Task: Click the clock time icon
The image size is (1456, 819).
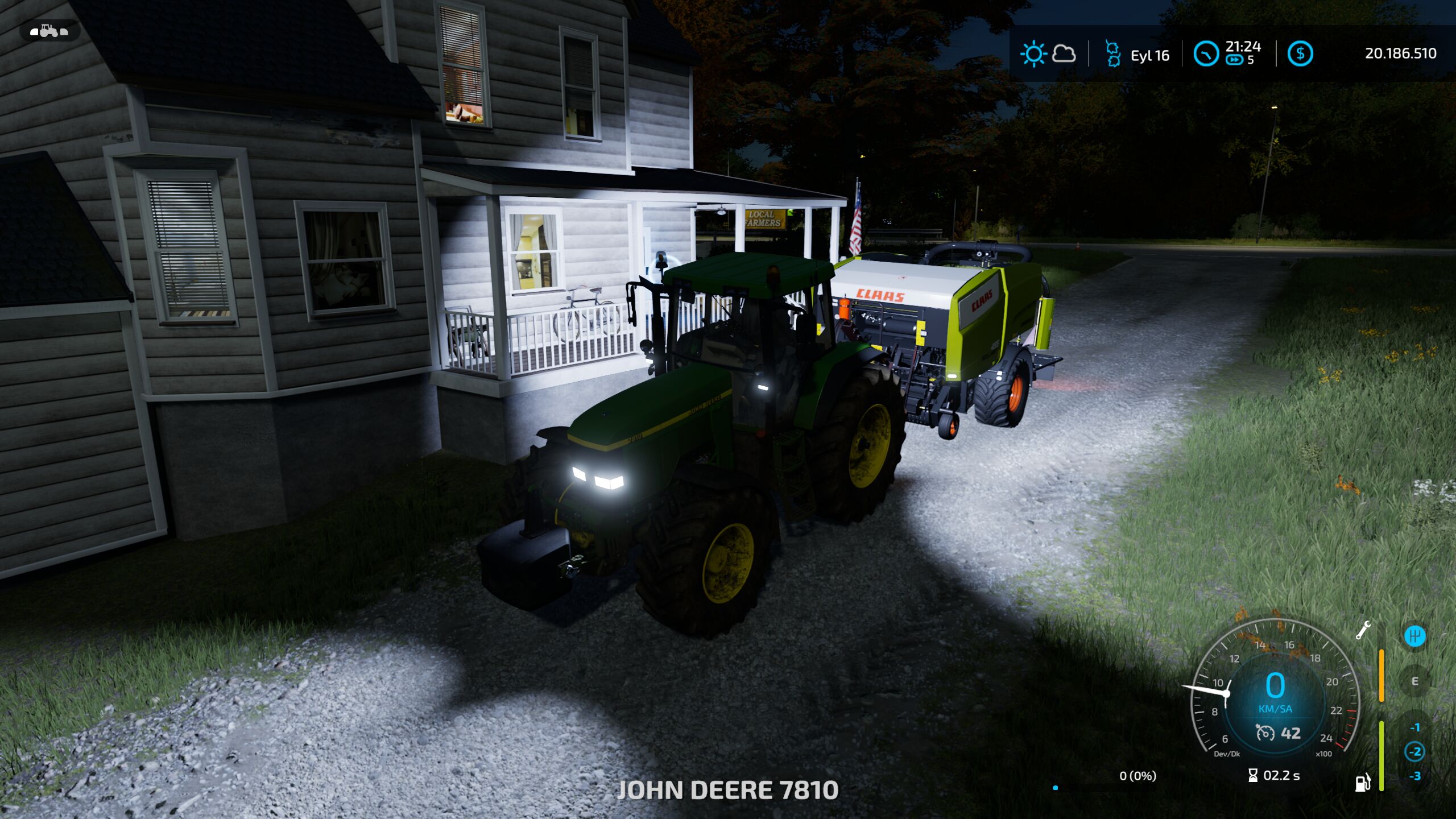Action: click(x=1206, y=54)
